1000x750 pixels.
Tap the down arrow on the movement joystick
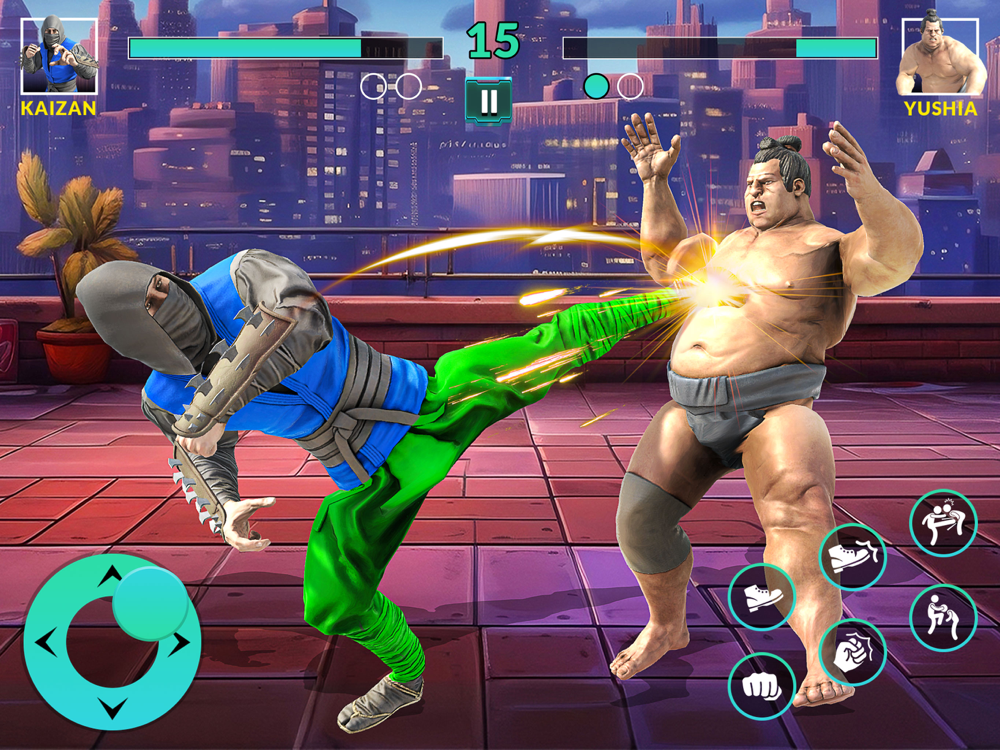[x=112, y=709]
